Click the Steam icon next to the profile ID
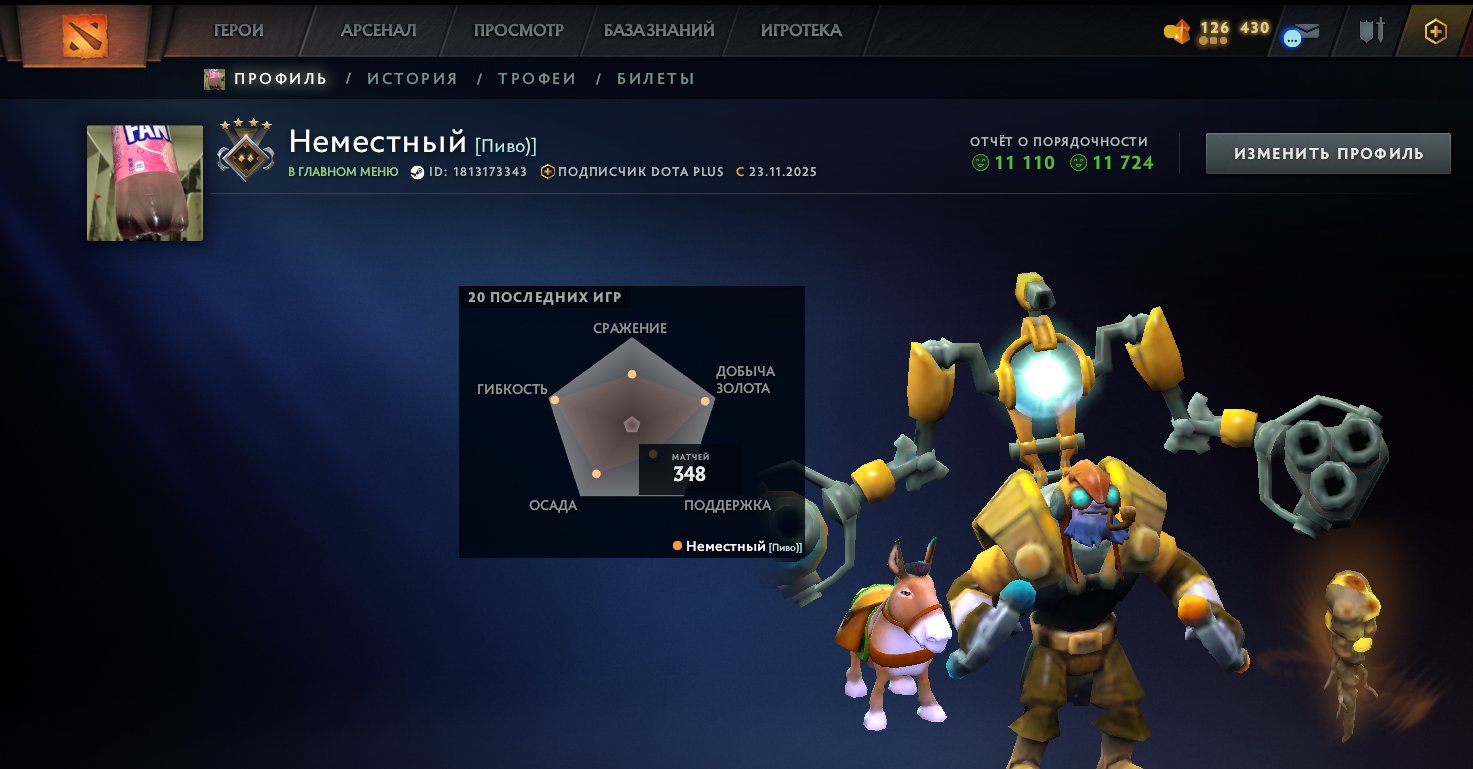 coord(419,171)
